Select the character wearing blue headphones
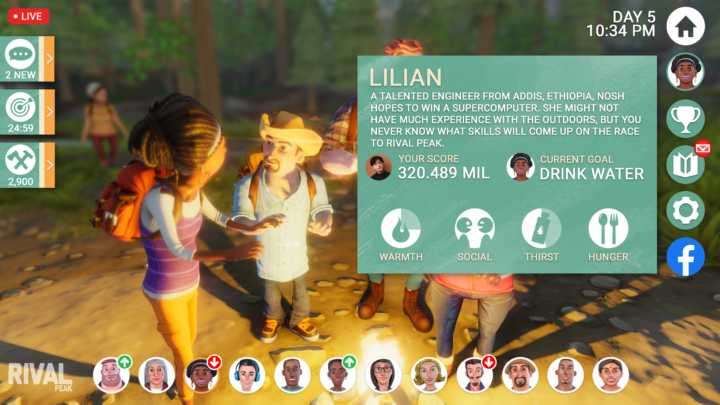This screenshot has height=405, width=720. (247, 375)
